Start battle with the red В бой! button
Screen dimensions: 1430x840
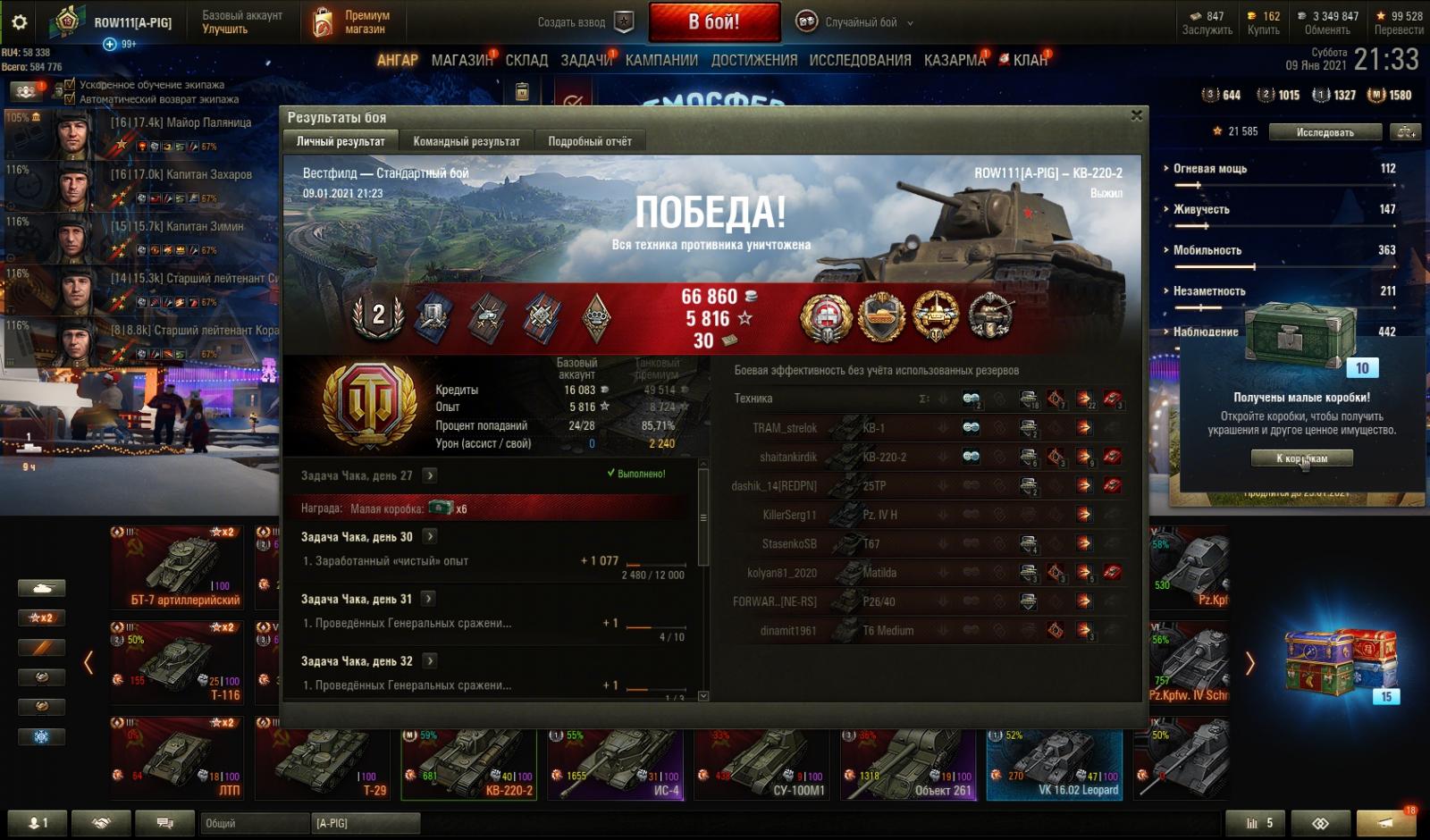click(713, 22)
